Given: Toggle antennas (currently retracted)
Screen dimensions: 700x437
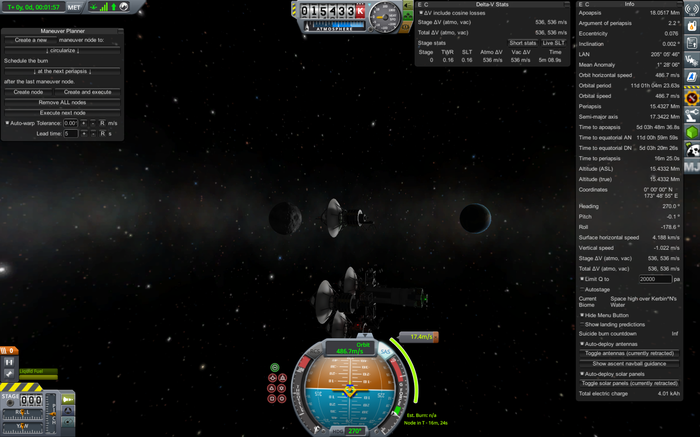Looking at the screenshot, I should (629, 354).
